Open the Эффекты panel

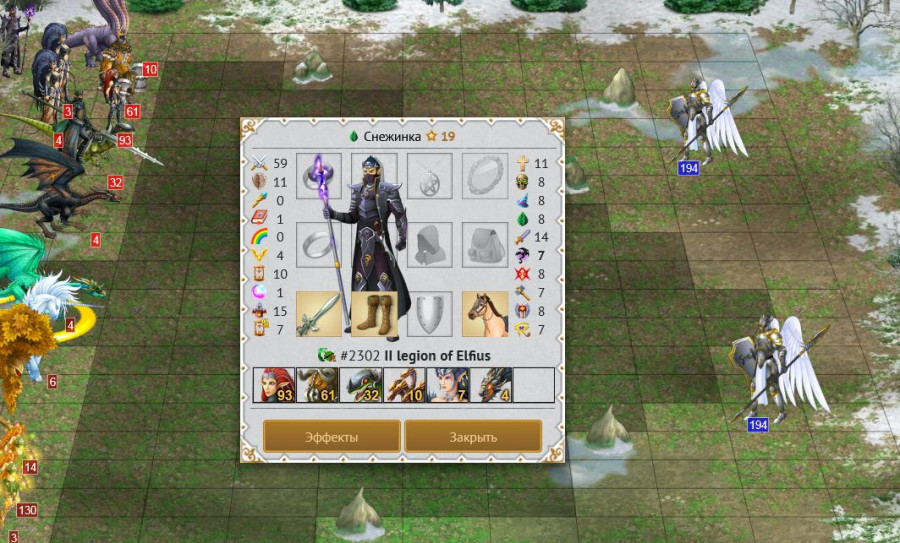[332, 437]
